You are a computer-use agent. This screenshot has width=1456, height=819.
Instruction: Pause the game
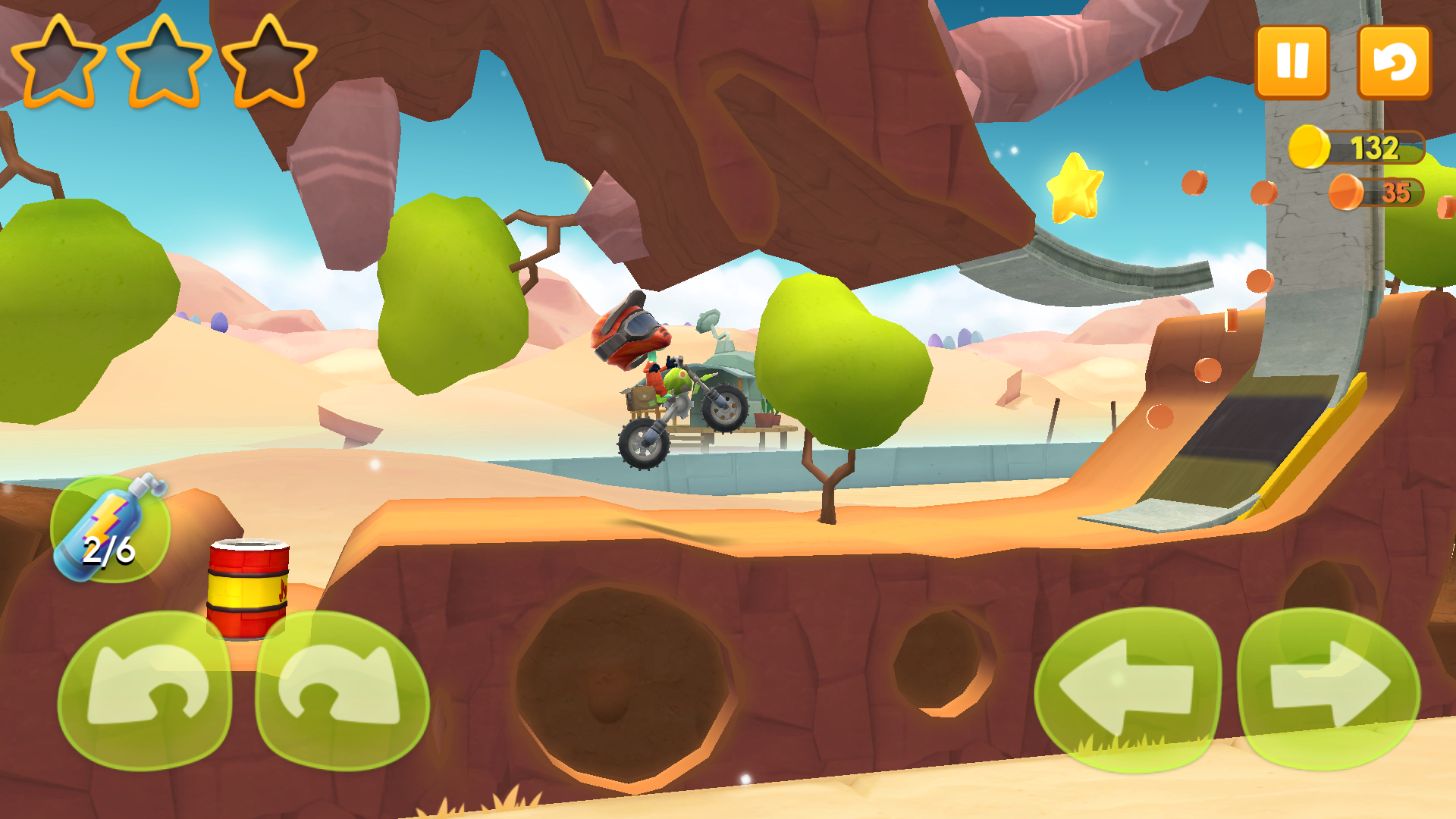pyautogui.click(x=1292, y=59)
